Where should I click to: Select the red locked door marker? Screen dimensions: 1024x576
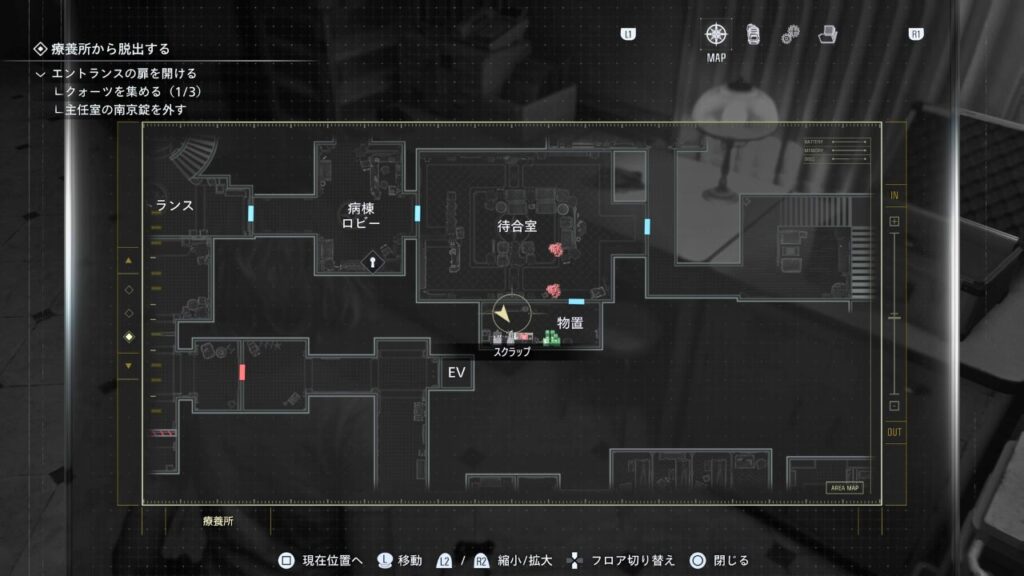(x=242, y=372)
